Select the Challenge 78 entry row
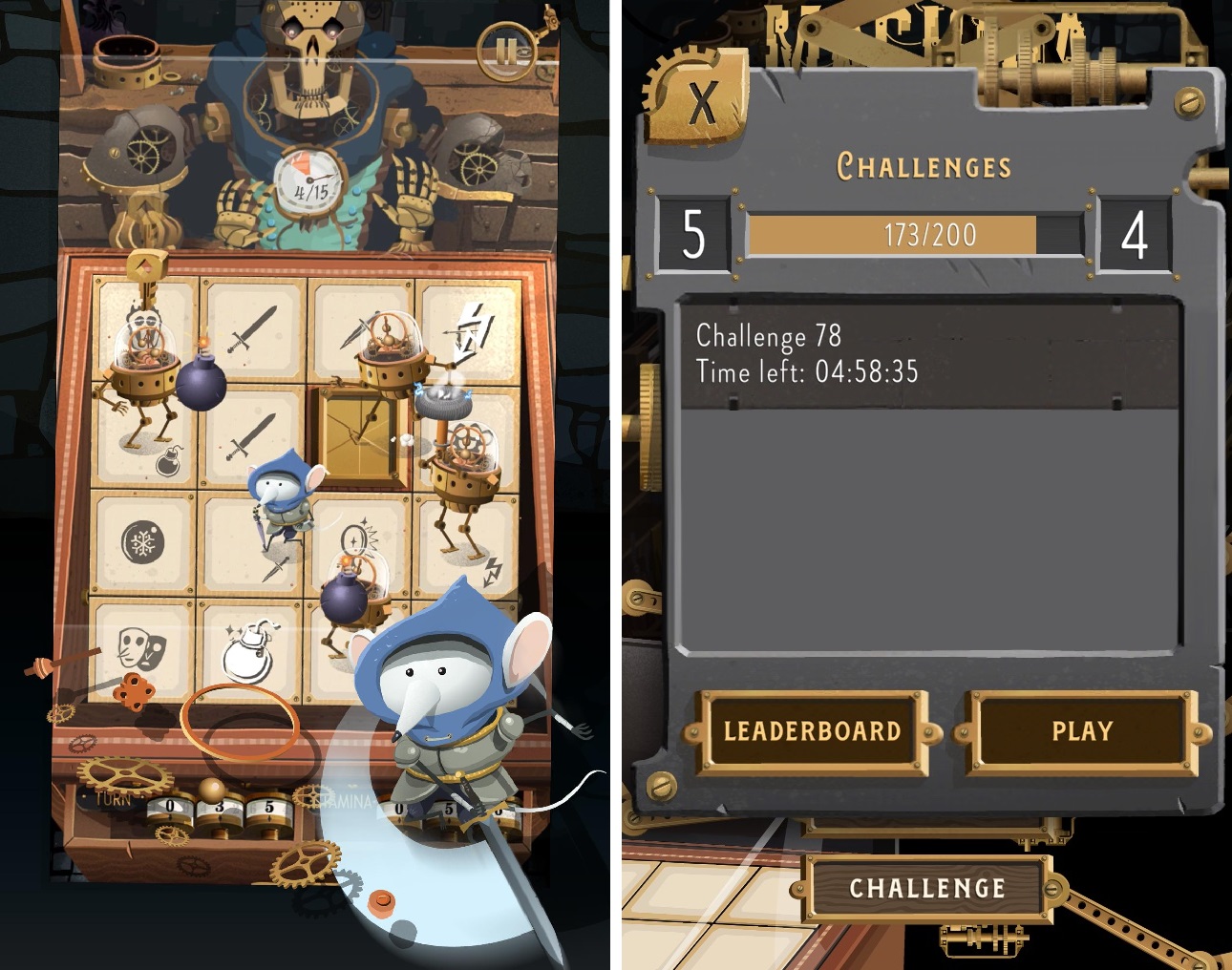Viewport: 1232px width, 970px height. (926, 353)
